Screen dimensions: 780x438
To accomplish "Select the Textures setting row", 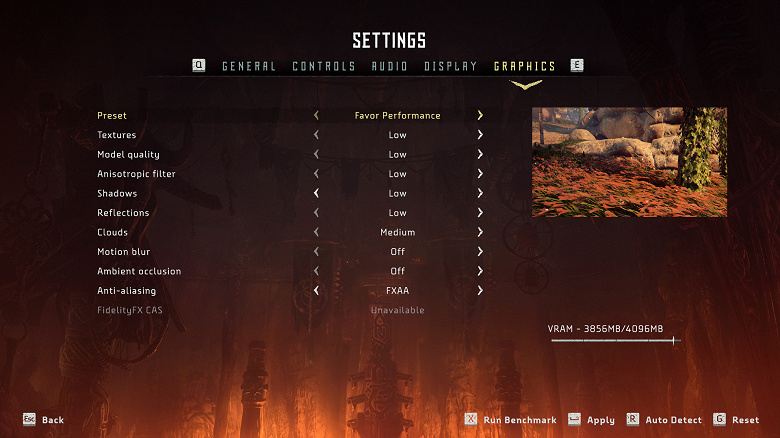I will coord(116,135).
